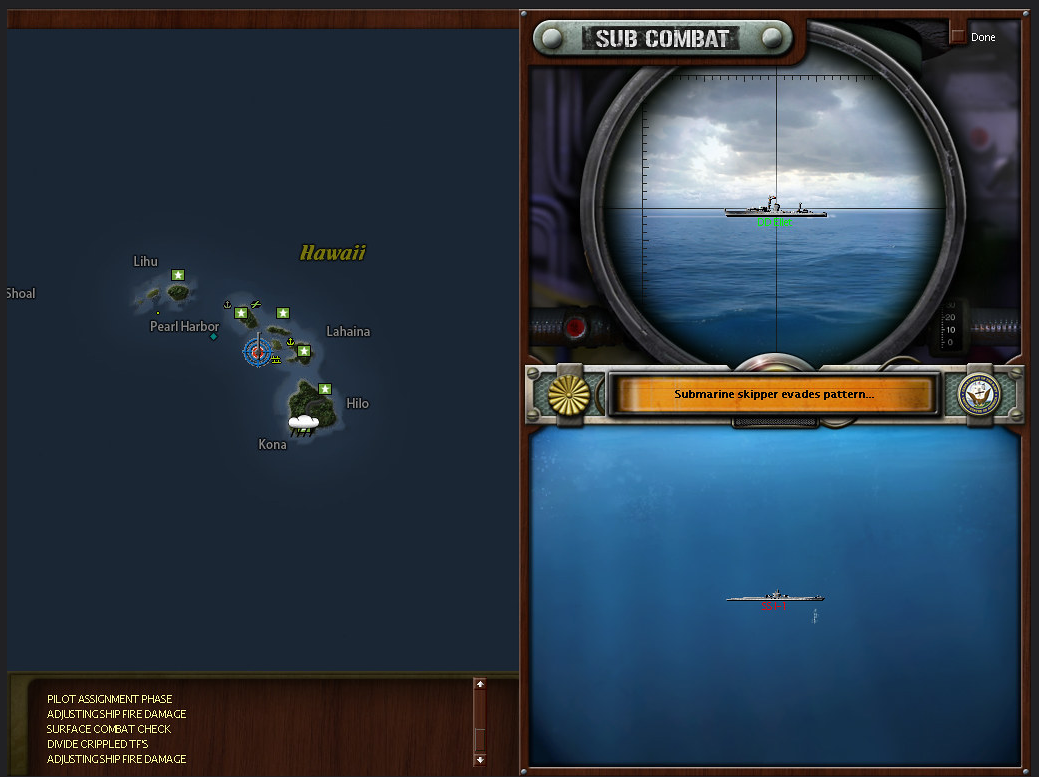1039x777 pixels.
Task: Click the blue crosshair combat marker
Action: (257, 351)
